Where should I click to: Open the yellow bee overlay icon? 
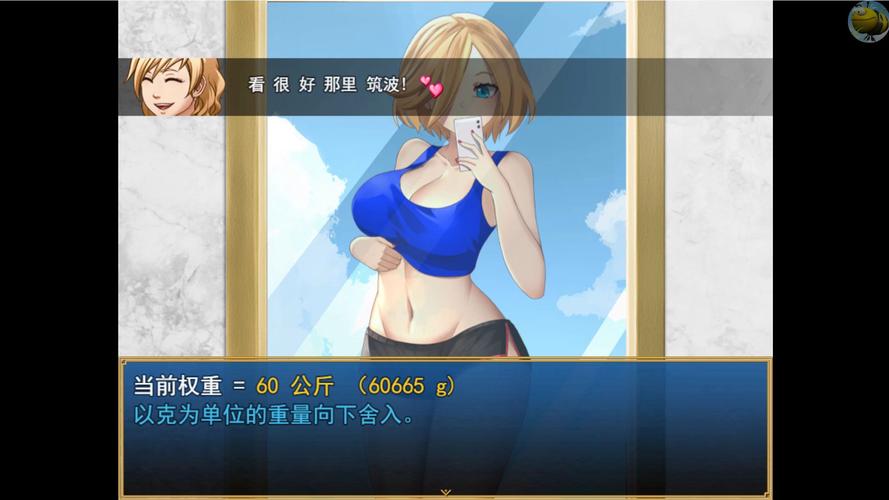pyautogui.click(x=867, y=21)
